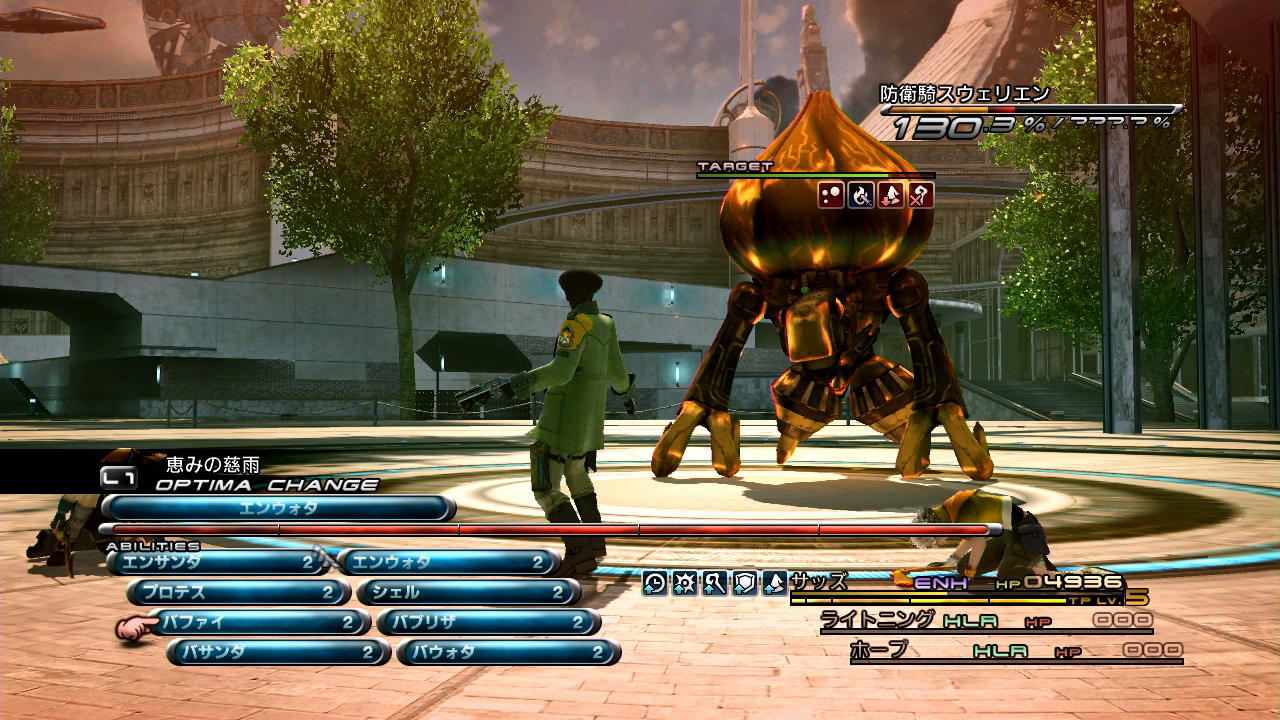Viewport: 1280px width, 720px height.
Task: Click the sunburst Bravery buff icon
Action: point(684,583)
